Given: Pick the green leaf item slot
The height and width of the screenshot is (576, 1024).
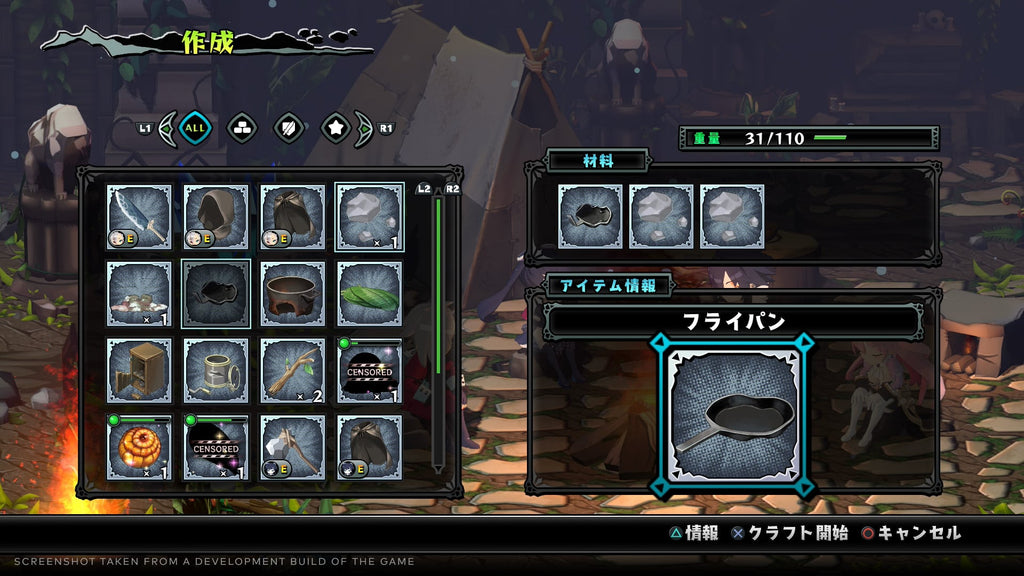Looking at the screenshot, I should [x=370, y=294].
